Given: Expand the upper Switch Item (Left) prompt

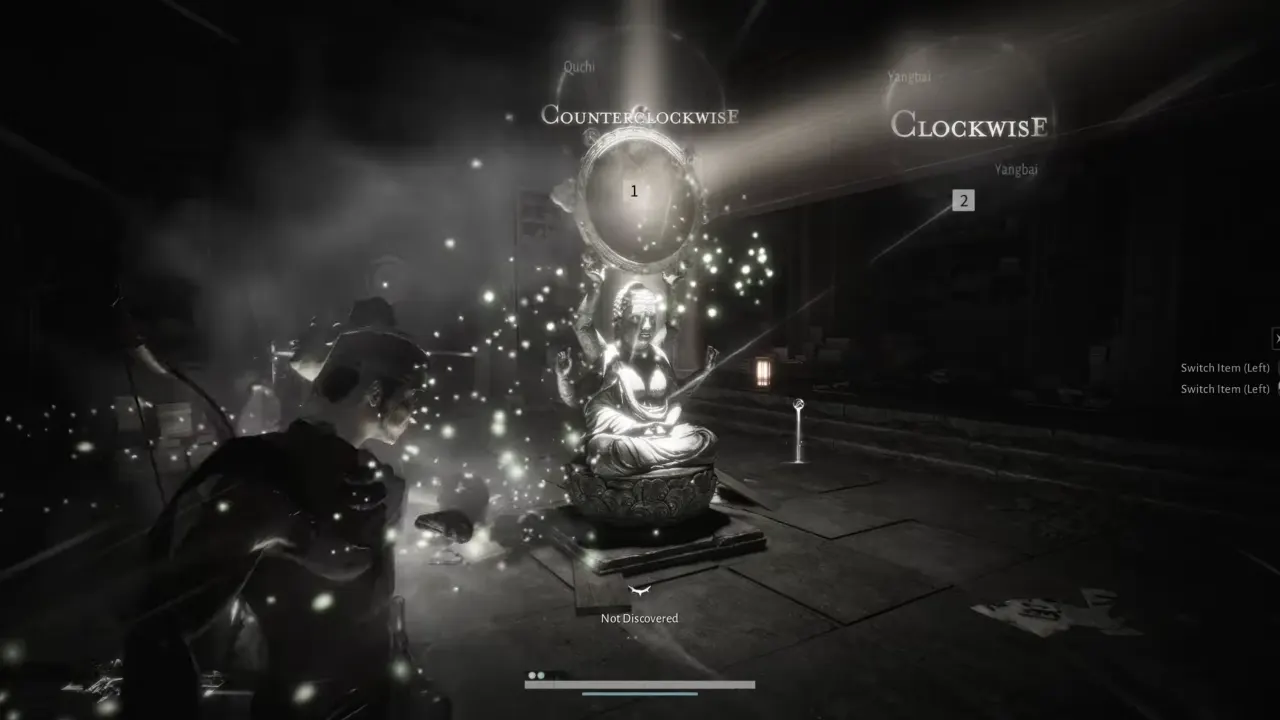Looking at the screenshot, I should pos(1224,367).
